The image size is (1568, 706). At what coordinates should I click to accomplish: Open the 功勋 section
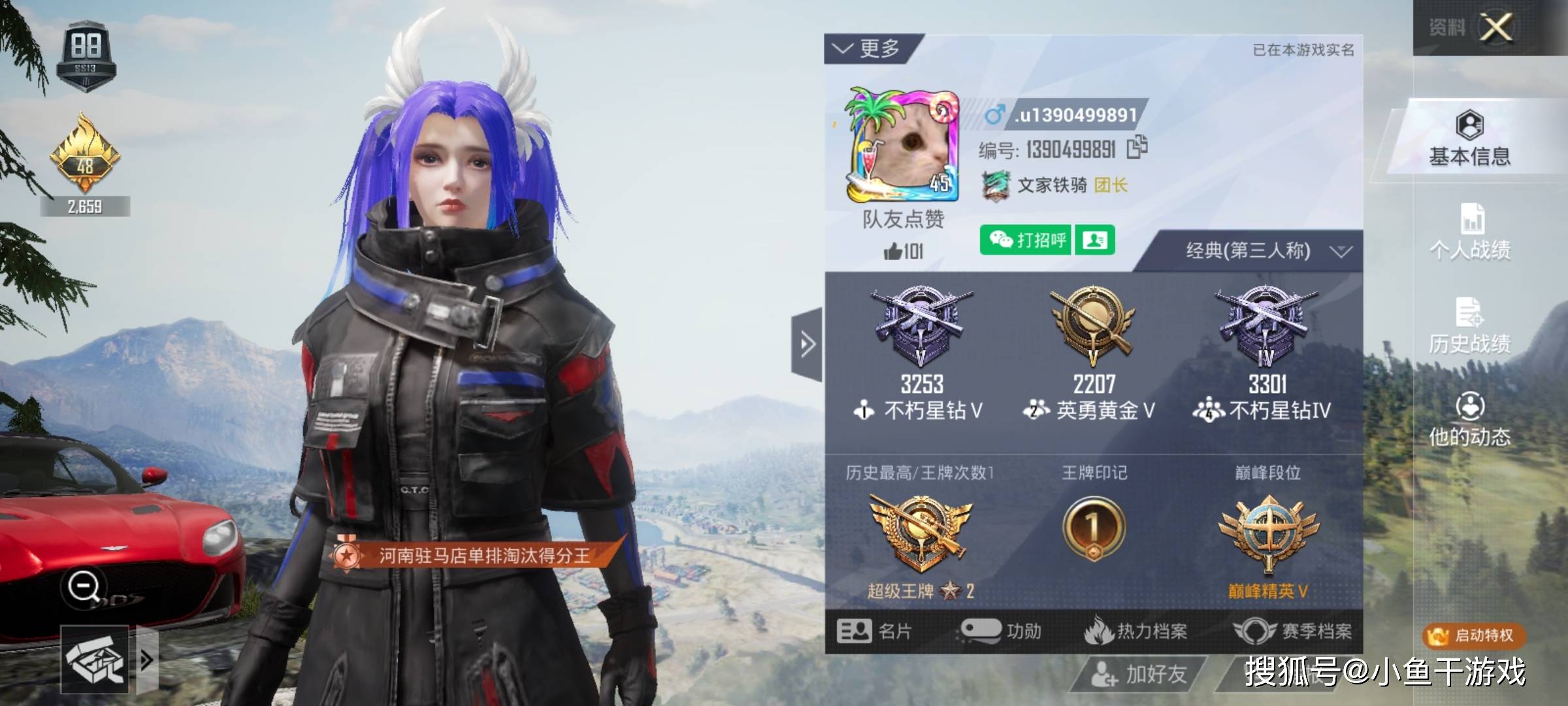[x=1001, y=631]
